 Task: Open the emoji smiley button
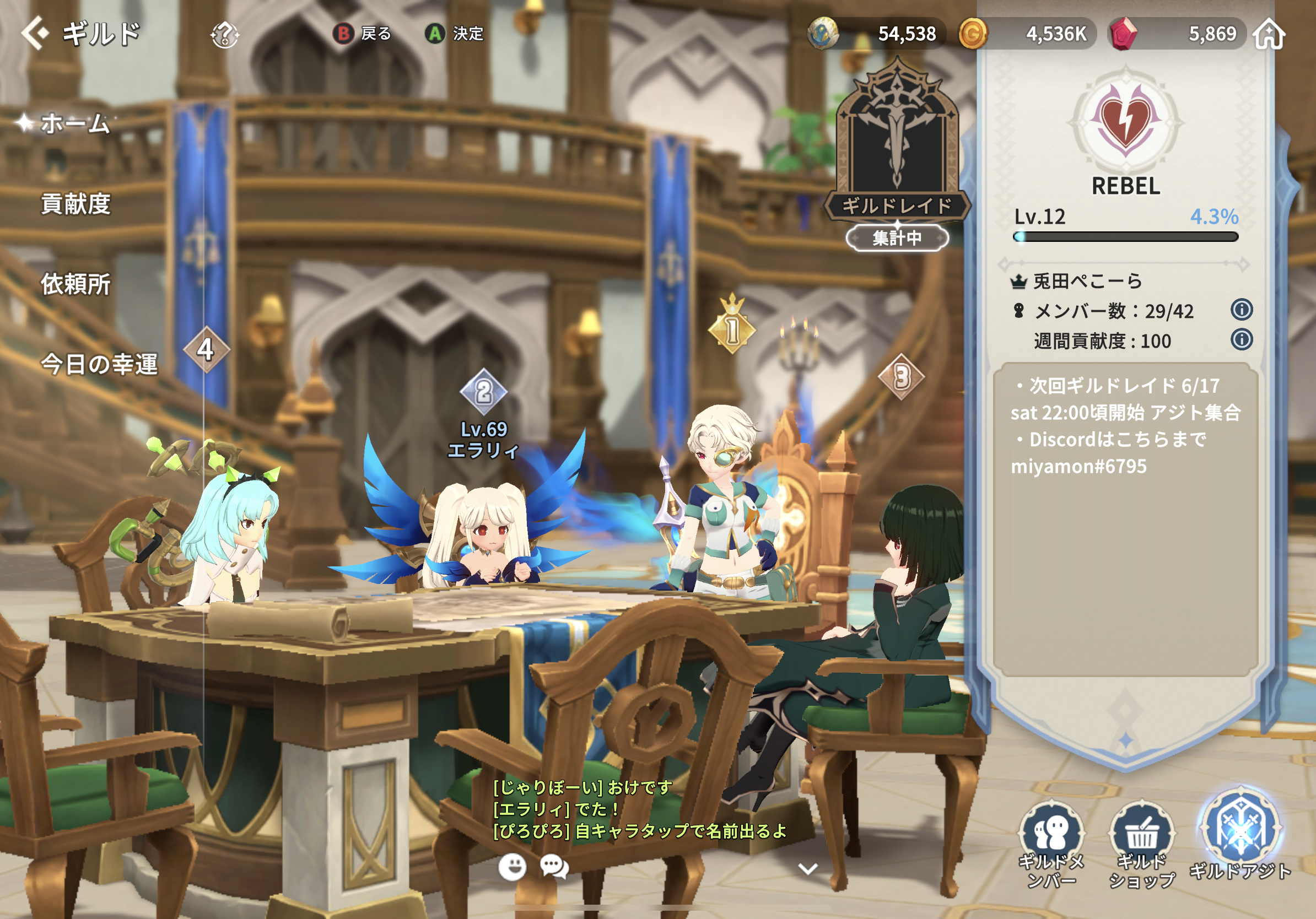512,867
